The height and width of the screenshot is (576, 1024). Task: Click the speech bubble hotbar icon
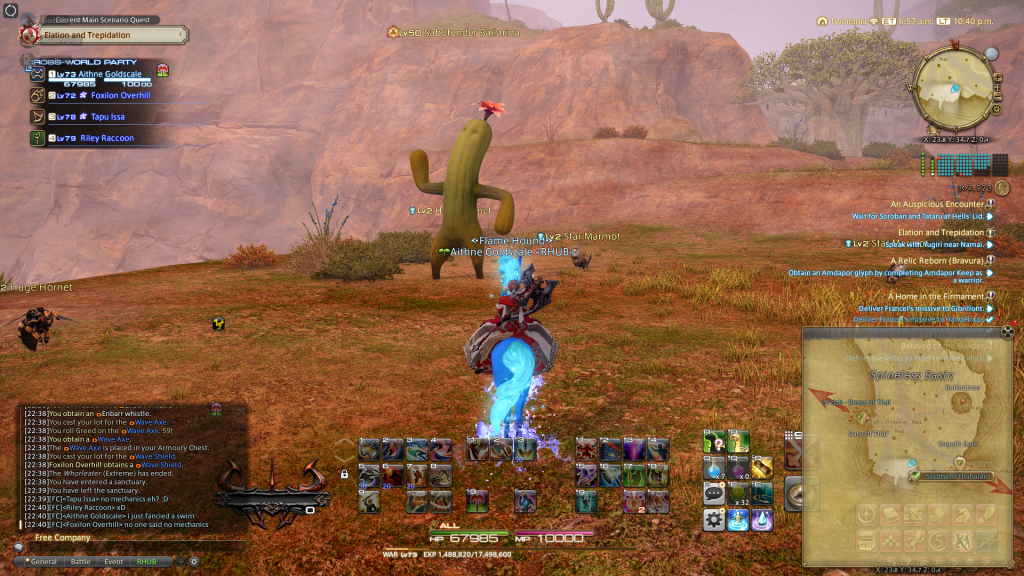point(714,493)
